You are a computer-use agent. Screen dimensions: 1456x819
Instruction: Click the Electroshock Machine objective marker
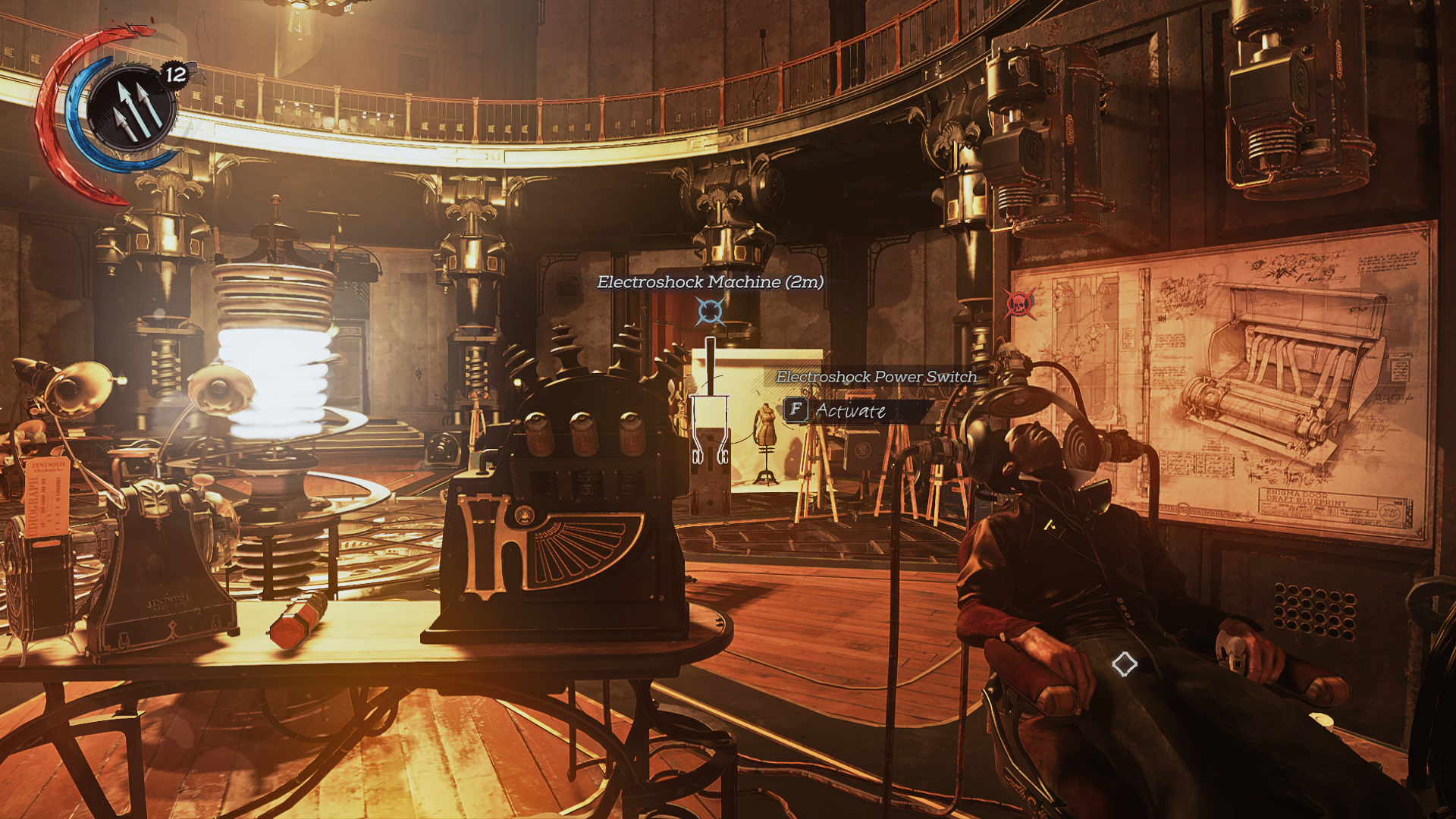pos(711,311)
